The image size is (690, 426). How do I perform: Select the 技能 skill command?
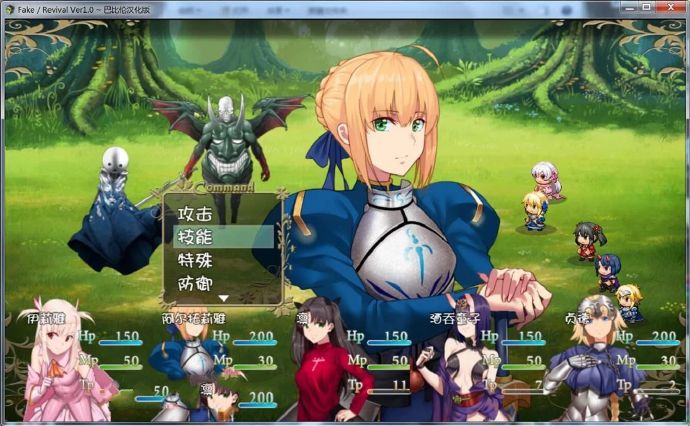196,237
